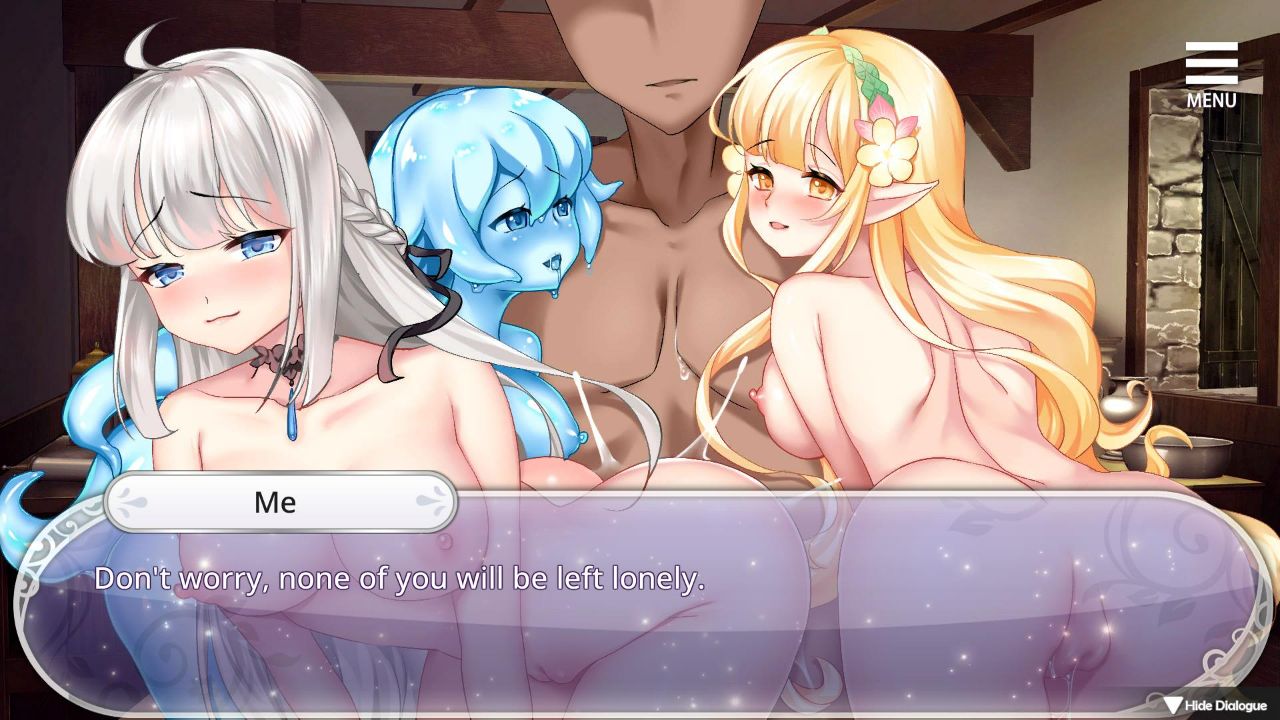Click the translucent dialogue text box
1280x720 pixels.
[640, 610]
